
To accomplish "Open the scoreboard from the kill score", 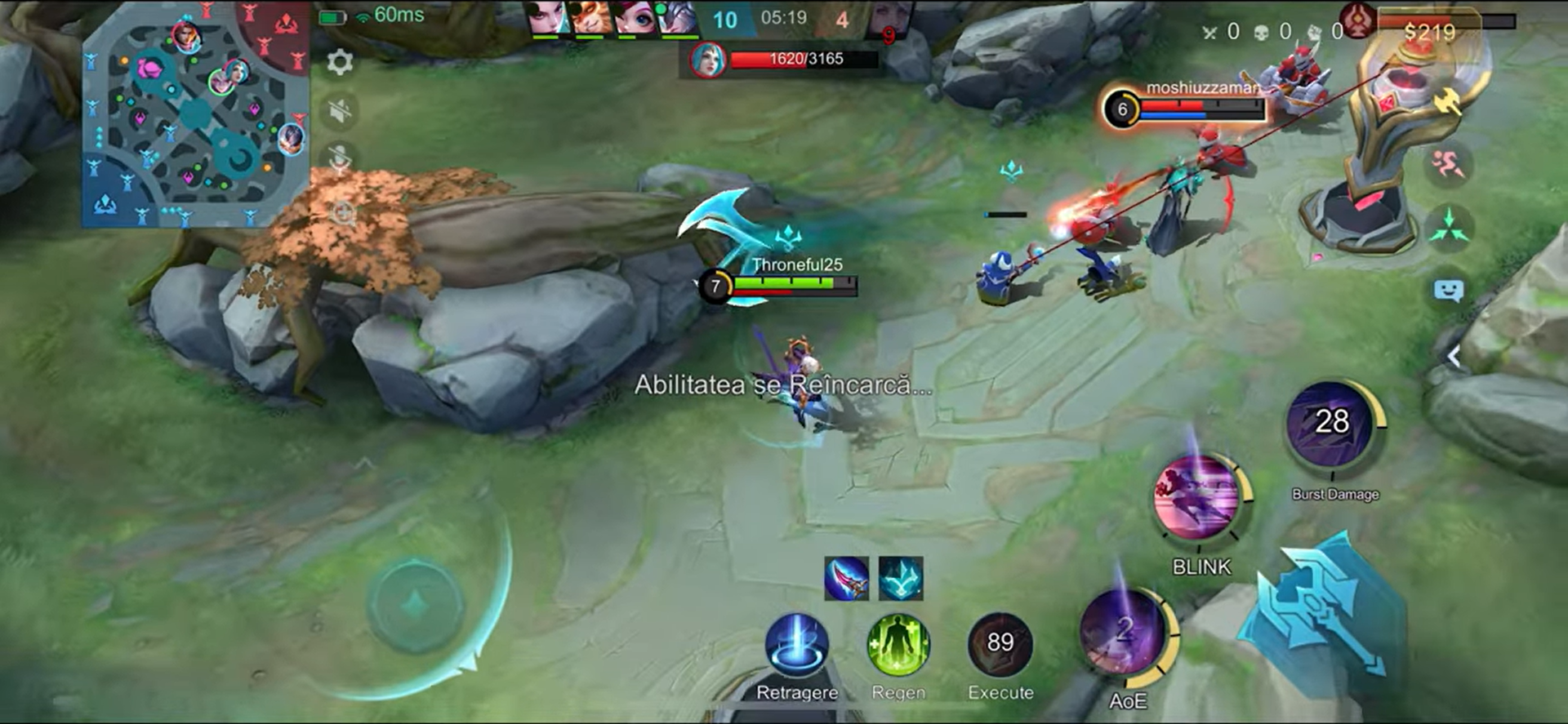I will pyautogui.click(x=782, y=19).
